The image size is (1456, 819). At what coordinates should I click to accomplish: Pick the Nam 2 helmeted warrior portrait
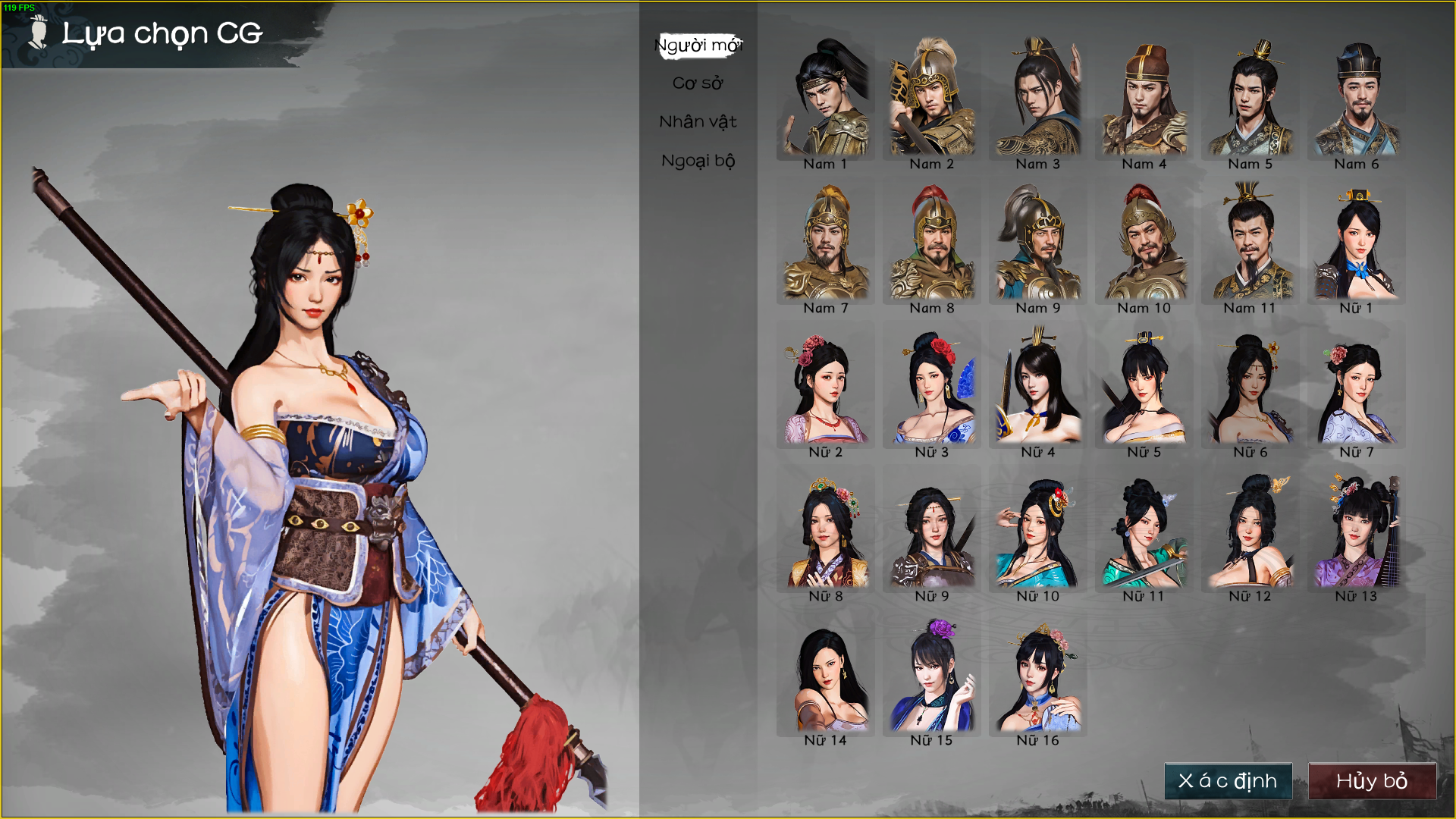pyautogui.click(x=932, y=99)
